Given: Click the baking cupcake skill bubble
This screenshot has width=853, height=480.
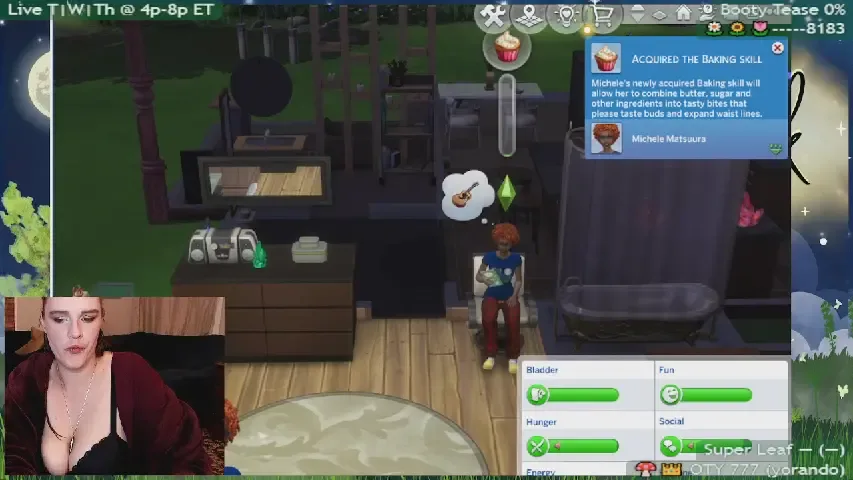Looking at the screenshot, I should [507, 46].
